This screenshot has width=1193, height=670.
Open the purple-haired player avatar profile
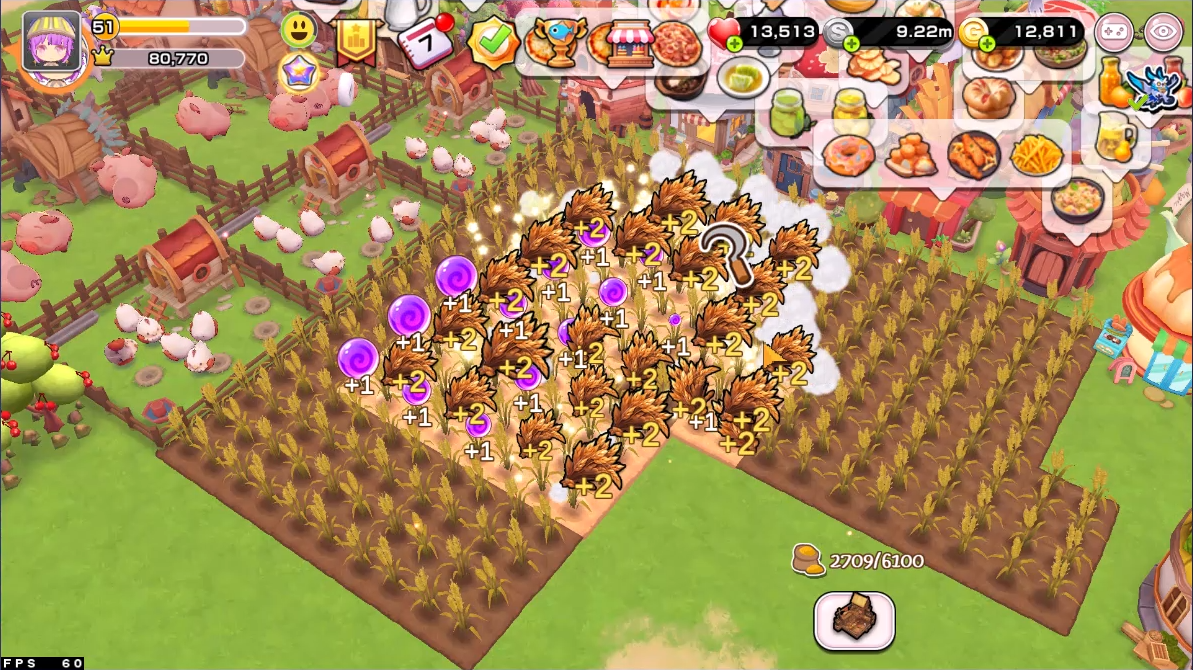coord(51,41)
